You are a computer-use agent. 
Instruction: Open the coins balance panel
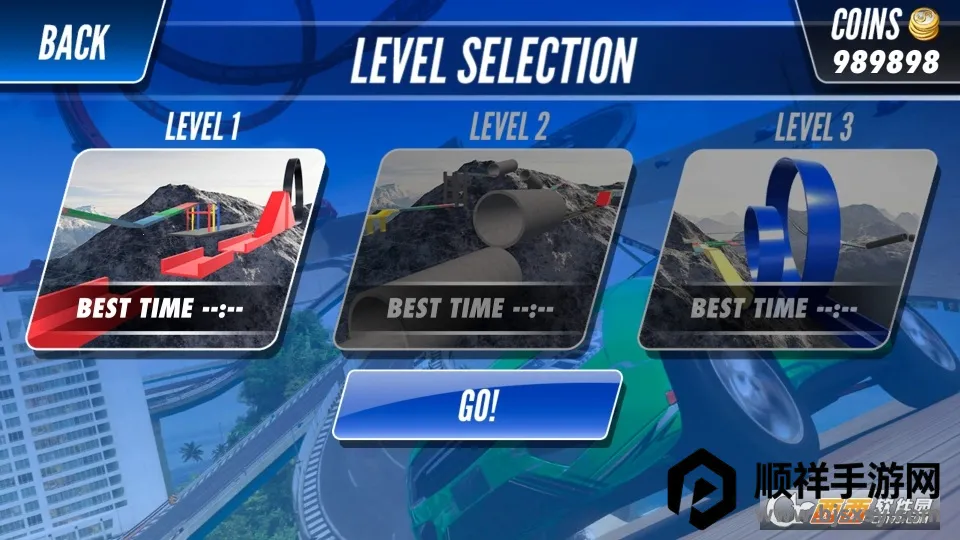pyautogui.click(x=885, y=42)
